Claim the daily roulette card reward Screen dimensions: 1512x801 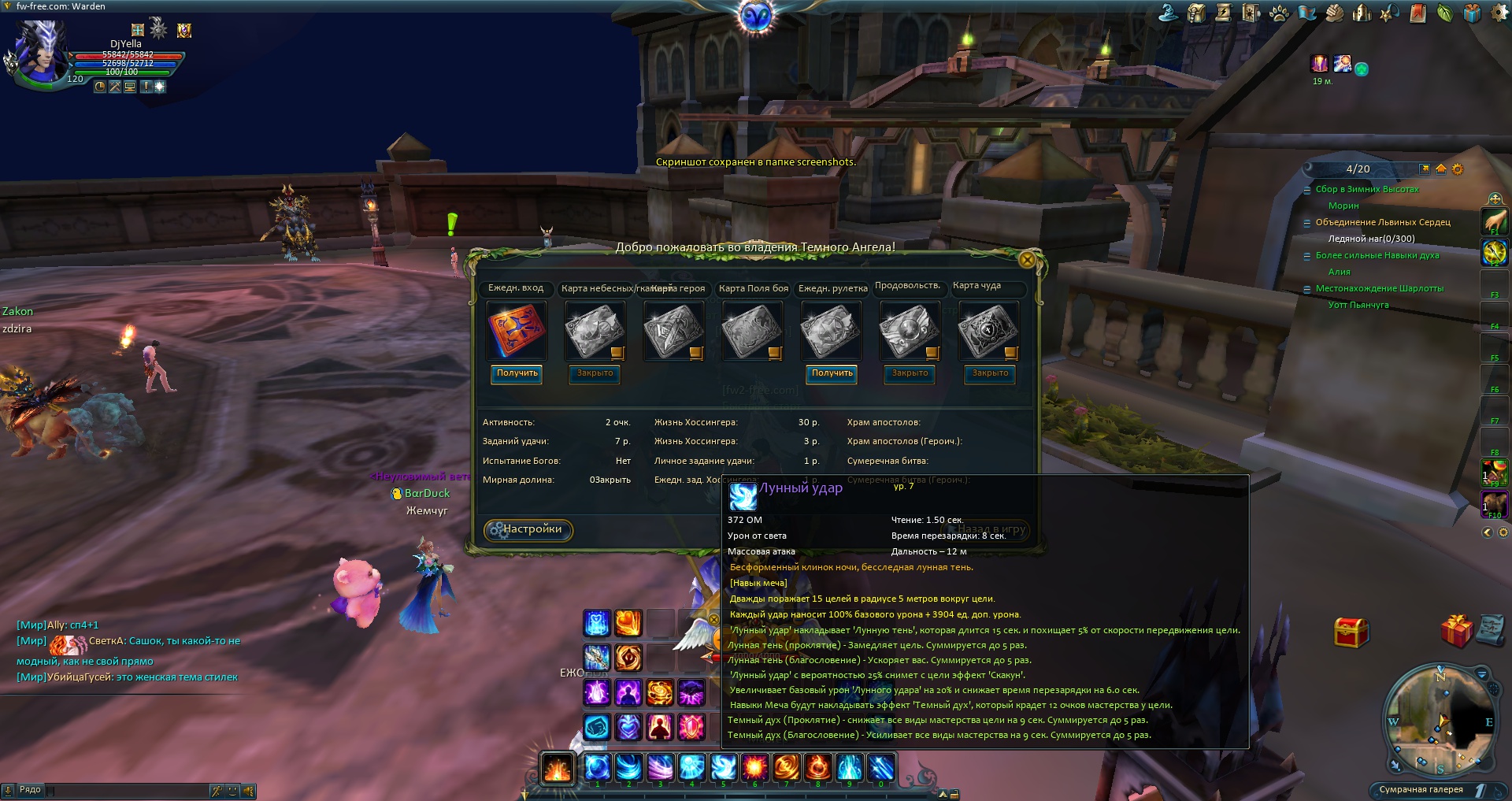[832, 373]
